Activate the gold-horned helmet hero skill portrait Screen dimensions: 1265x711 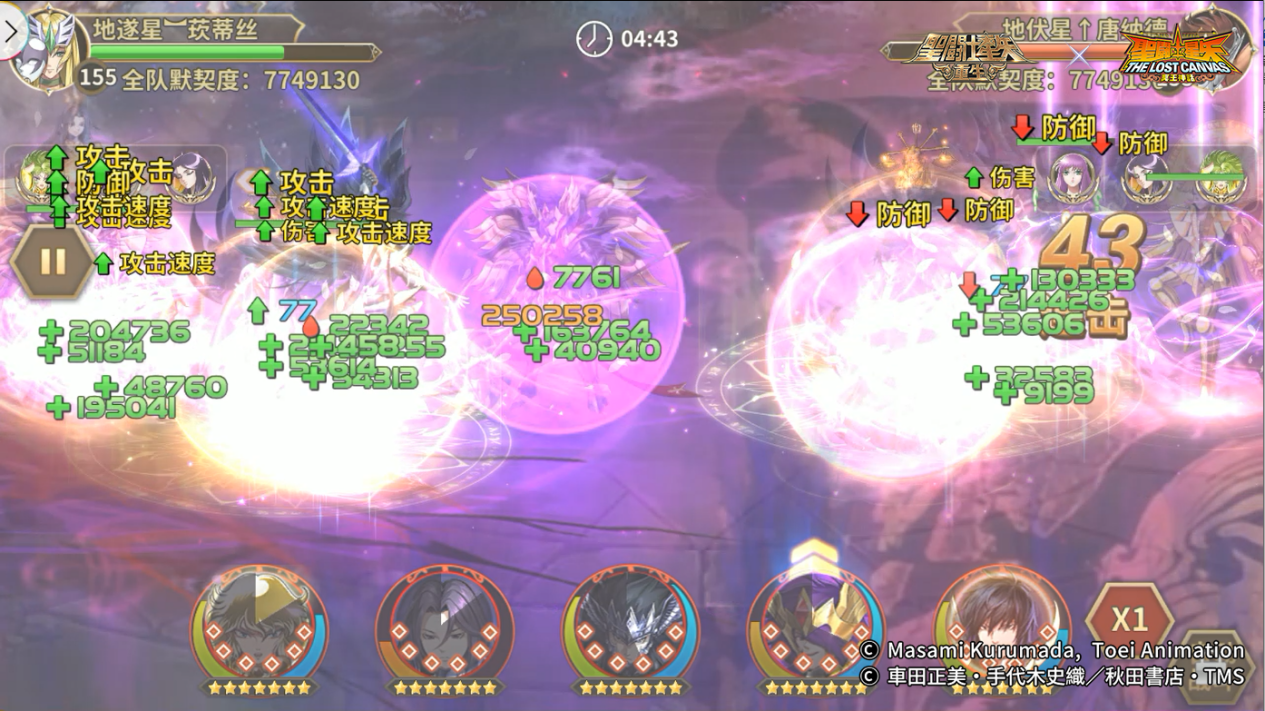815,627
